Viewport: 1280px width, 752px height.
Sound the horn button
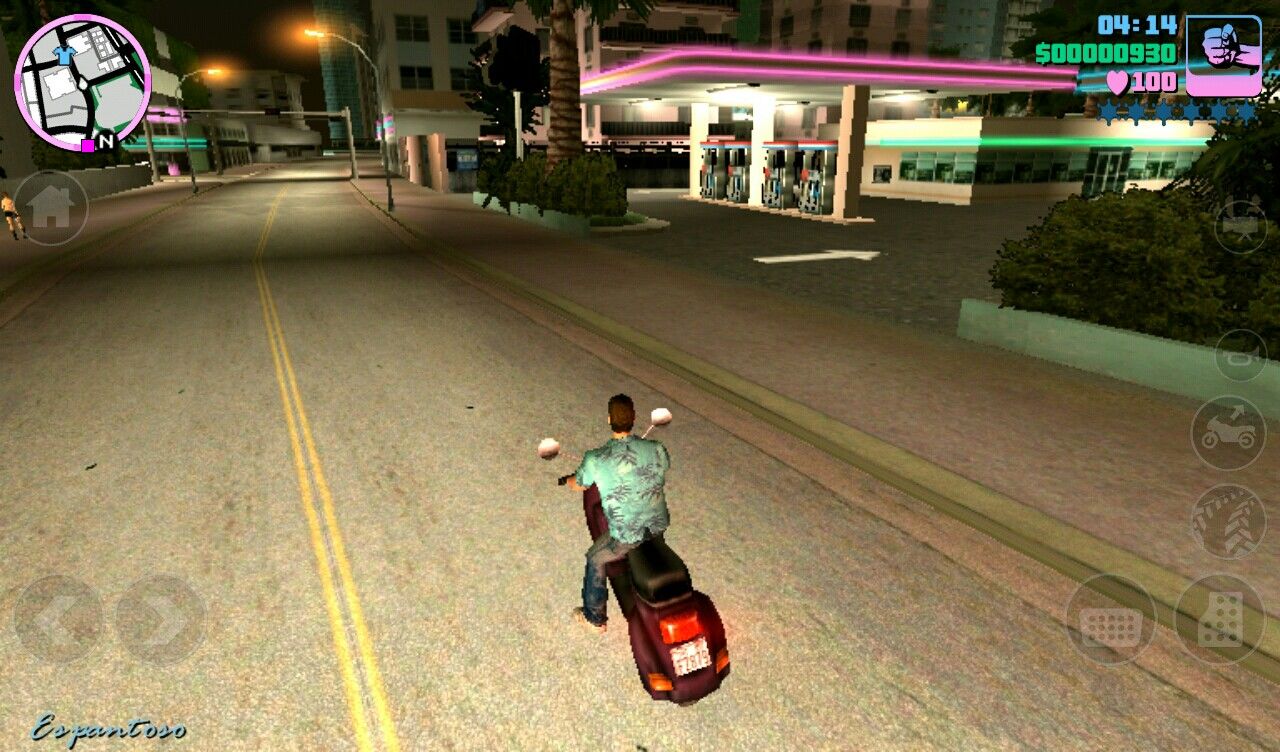point(1240,355)
